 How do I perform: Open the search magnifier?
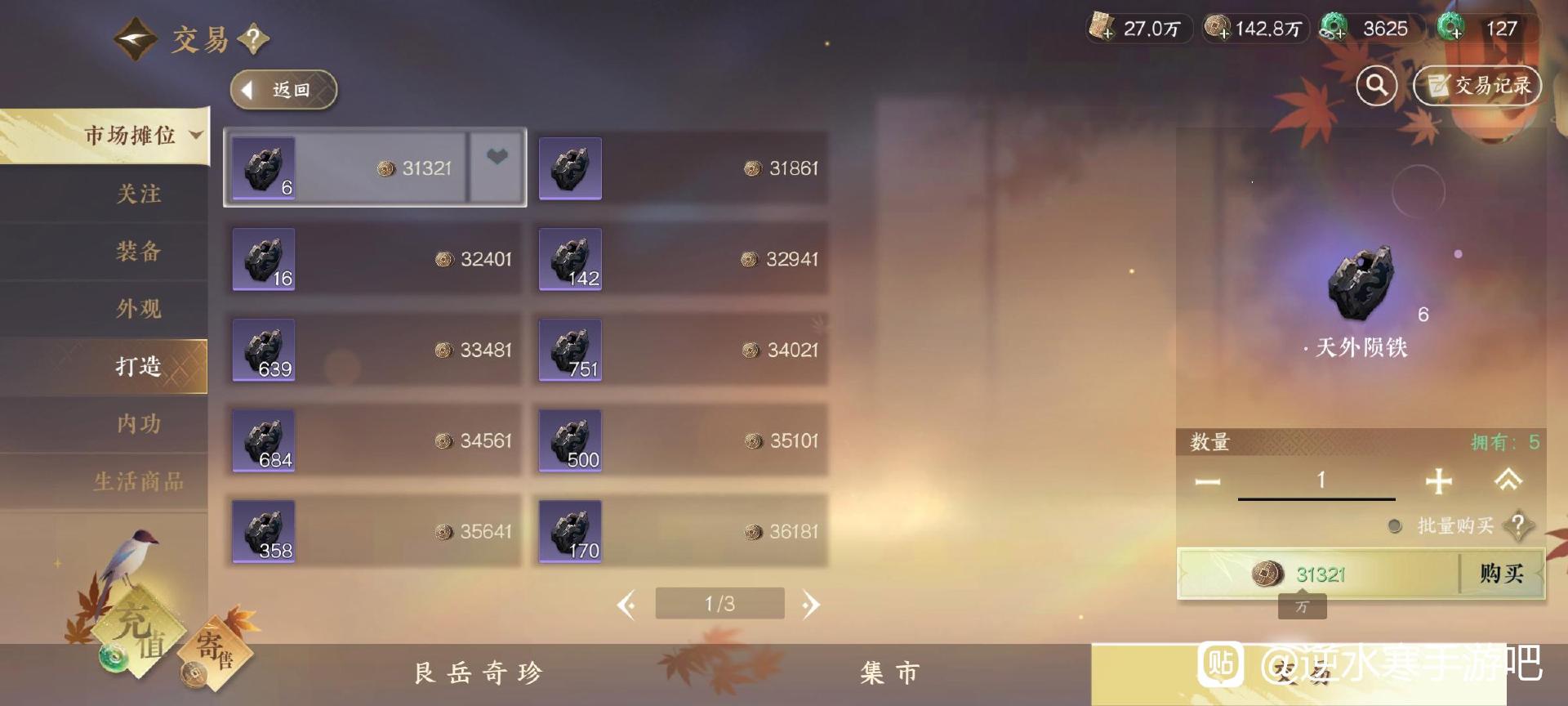click(1375, 85)
